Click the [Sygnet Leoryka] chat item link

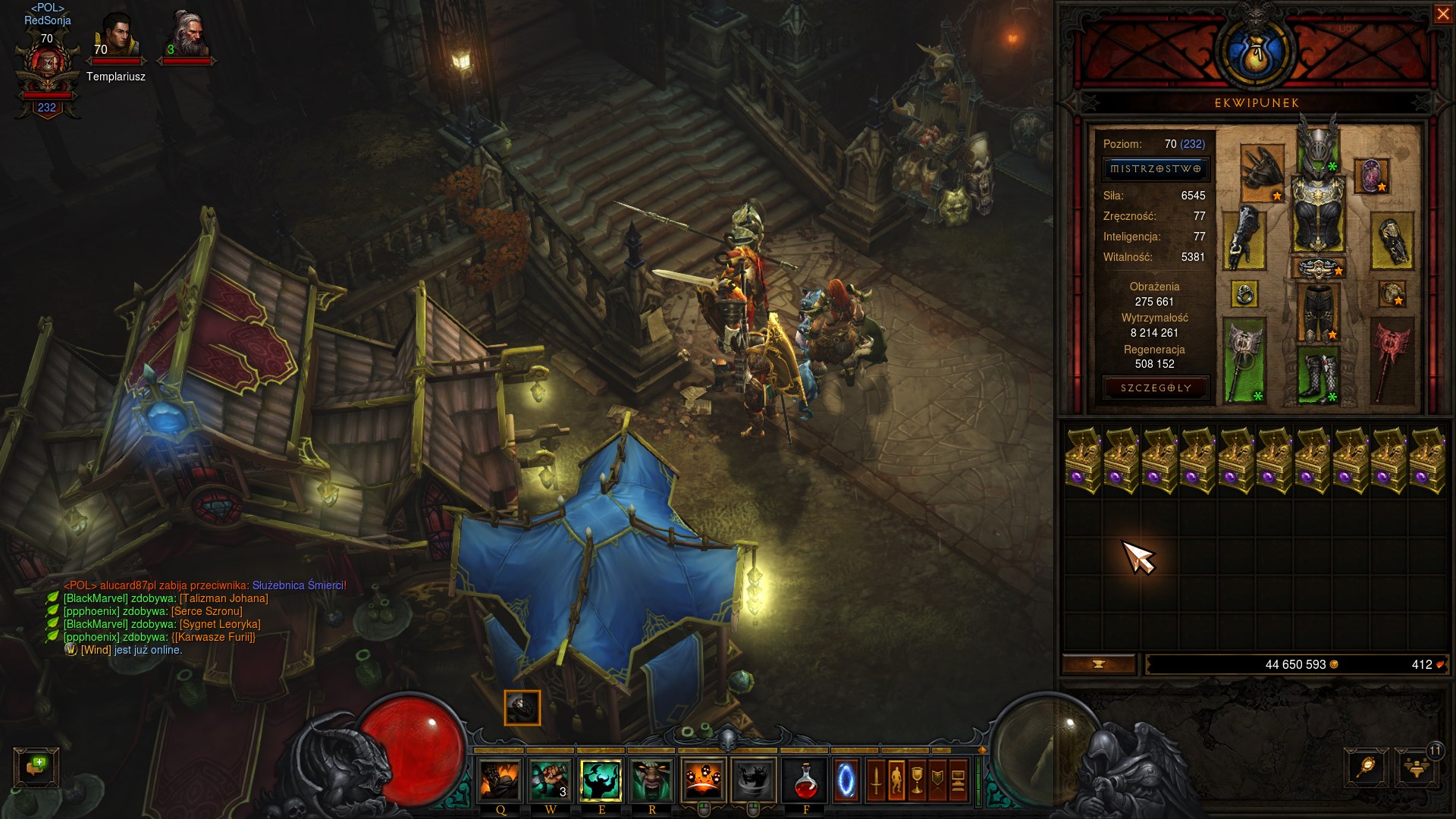[220, 624]
